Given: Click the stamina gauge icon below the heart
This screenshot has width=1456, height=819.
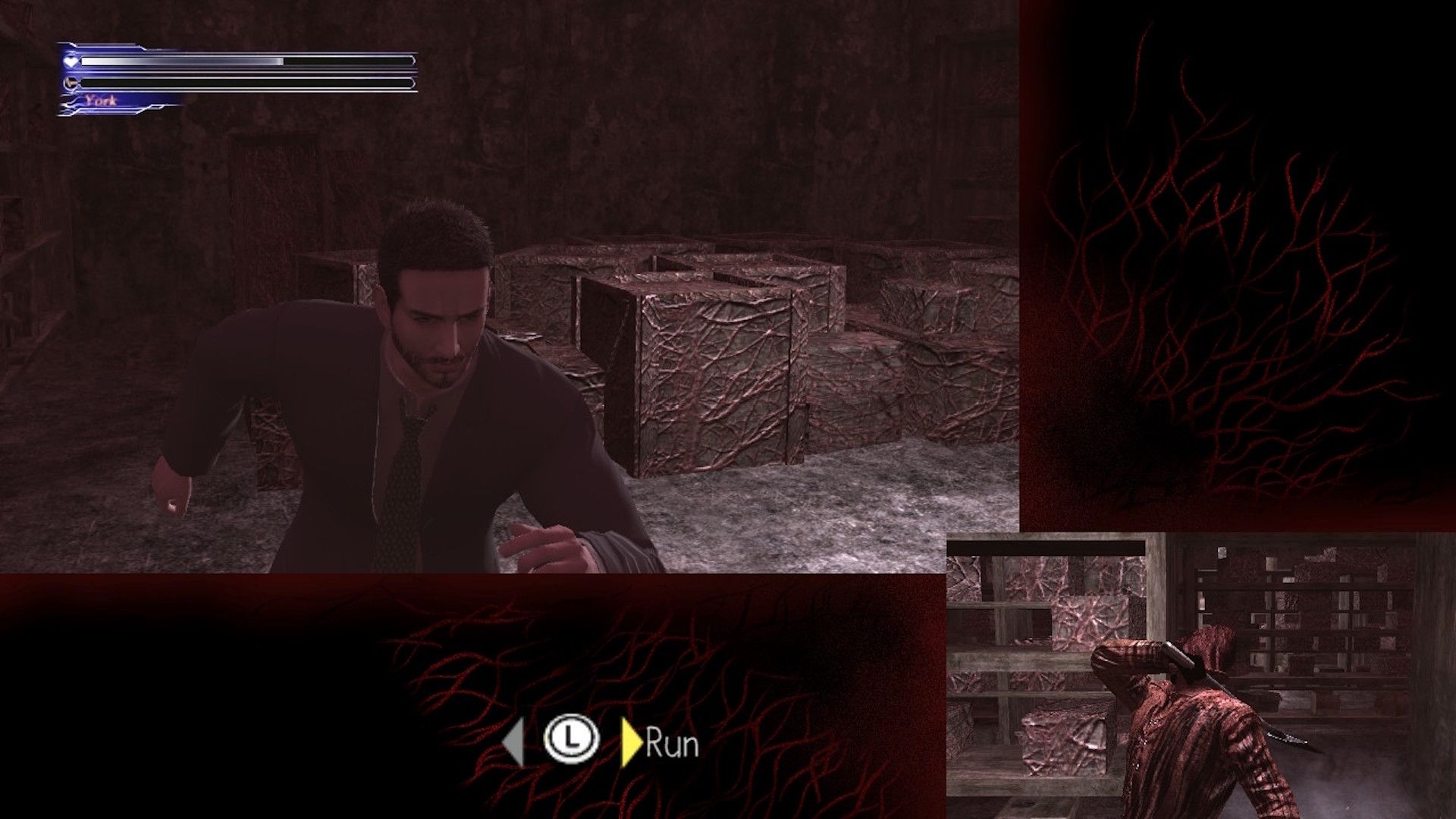Looking at the screenshot, I should 71,81.
